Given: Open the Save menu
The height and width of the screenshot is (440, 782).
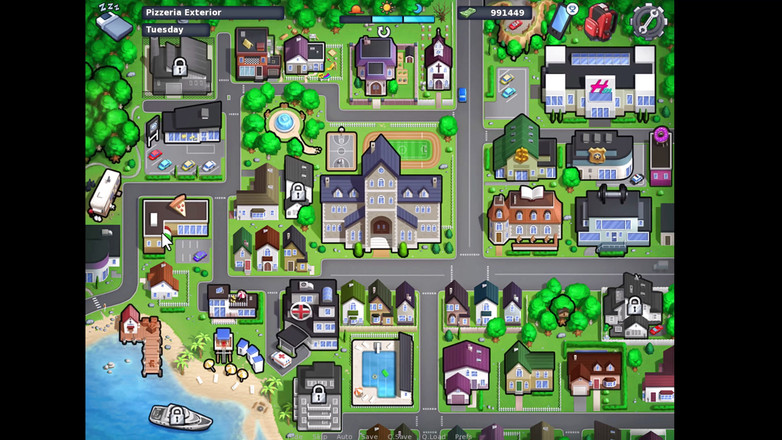Looking at the screenshot, I should click(x=370, y=436).
